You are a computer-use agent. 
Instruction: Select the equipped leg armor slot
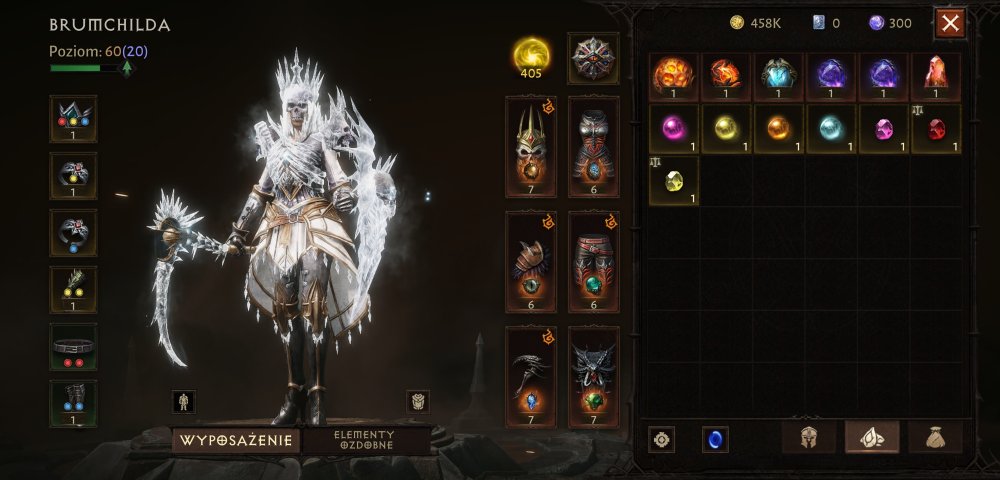point(594,261)
